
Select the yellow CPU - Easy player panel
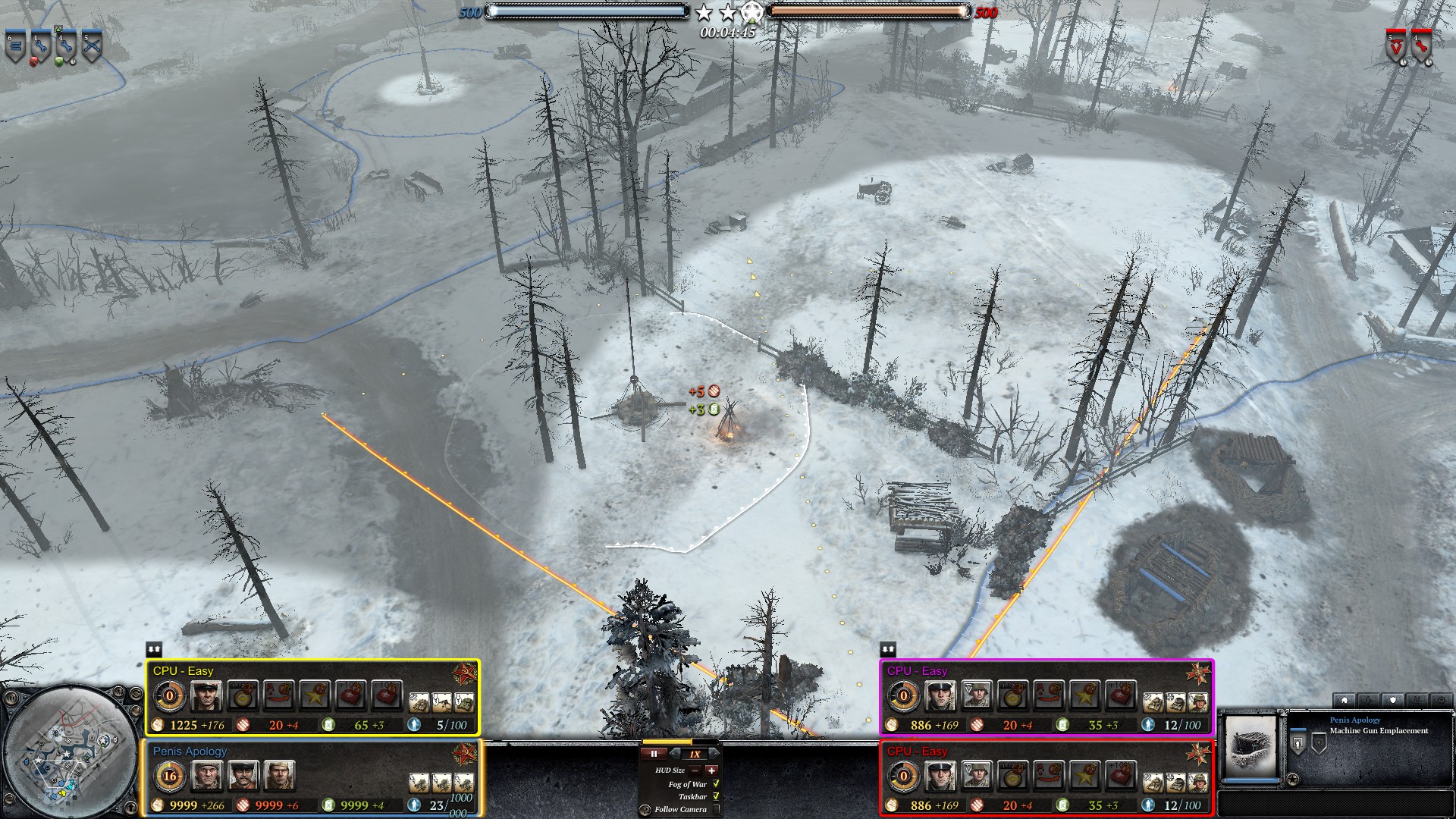pyautogui.click(x=312, y=698)
